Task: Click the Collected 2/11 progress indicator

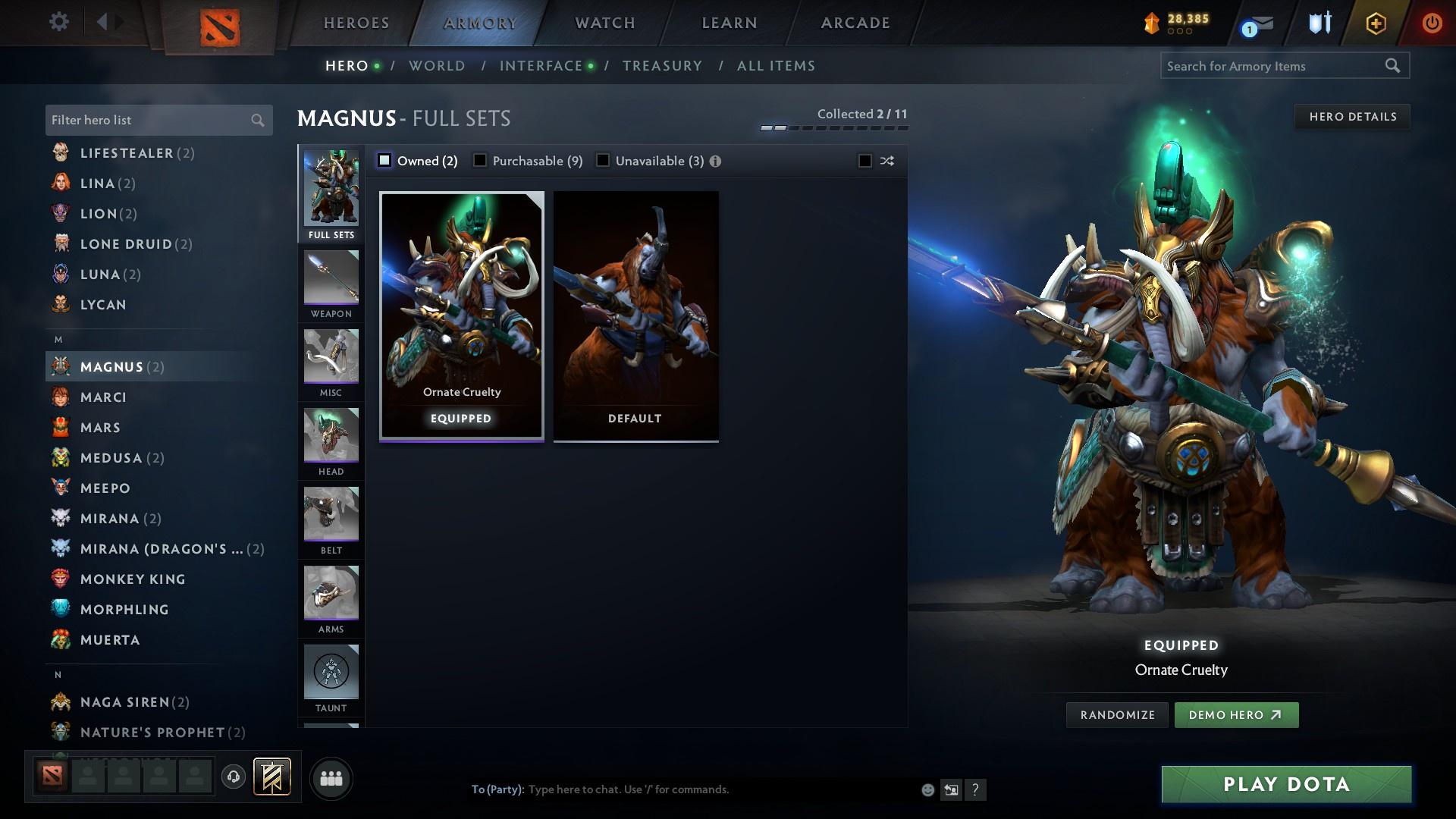Action: (x=861, y=113)
